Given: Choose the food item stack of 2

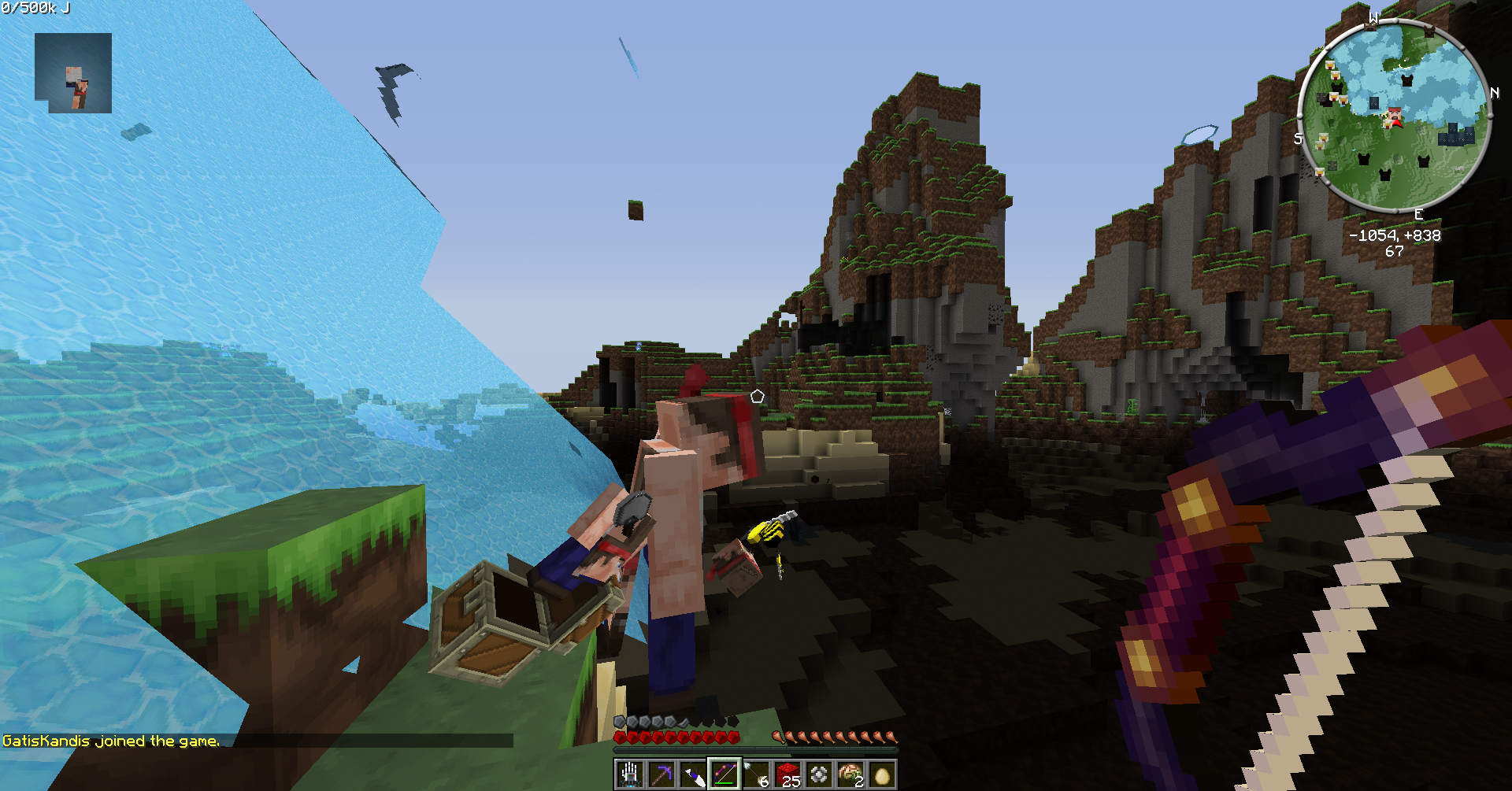Looking at the screenshot, I should [x=850, y=774].
